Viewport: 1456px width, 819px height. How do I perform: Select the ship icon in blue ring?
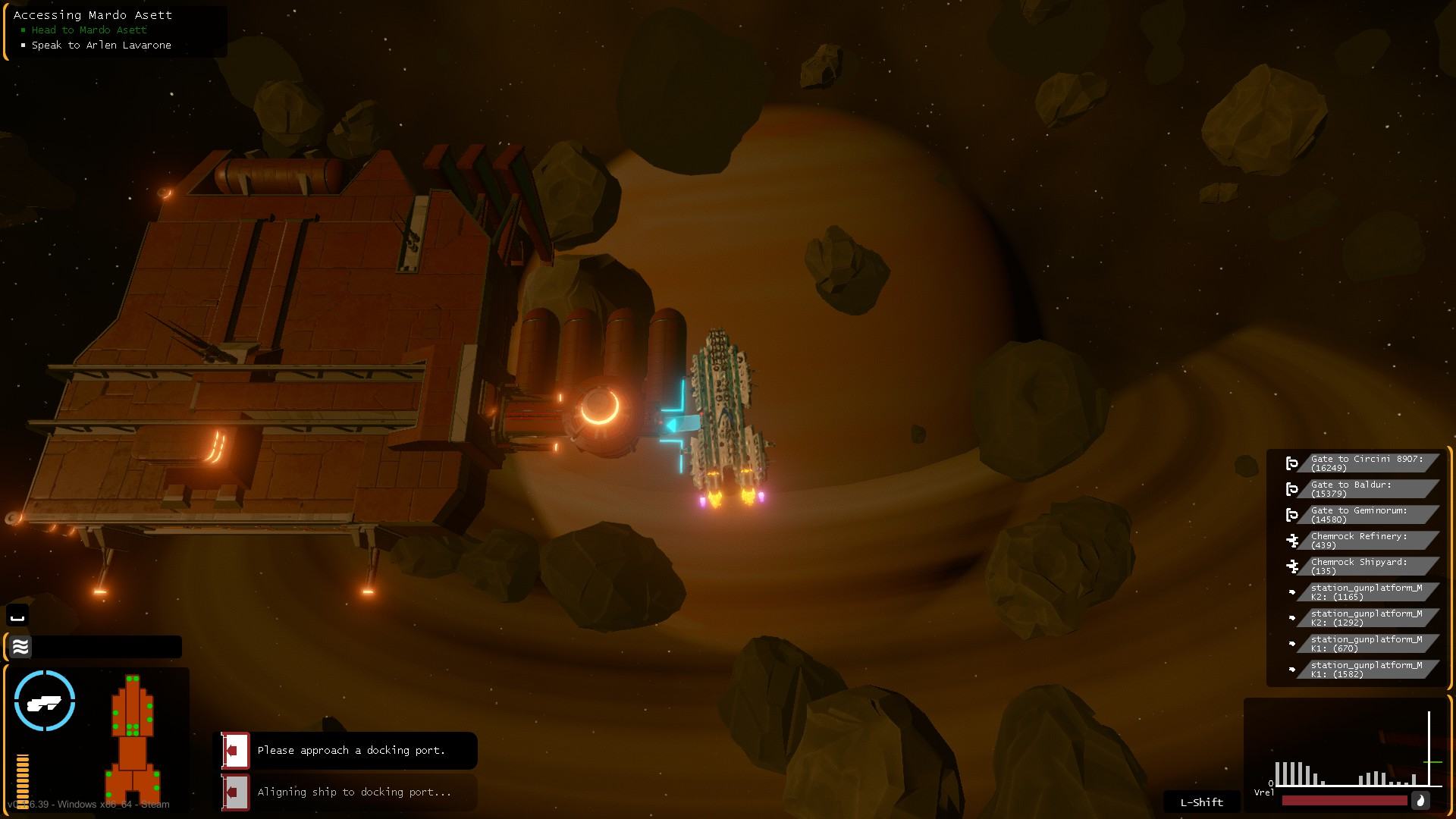45,701
